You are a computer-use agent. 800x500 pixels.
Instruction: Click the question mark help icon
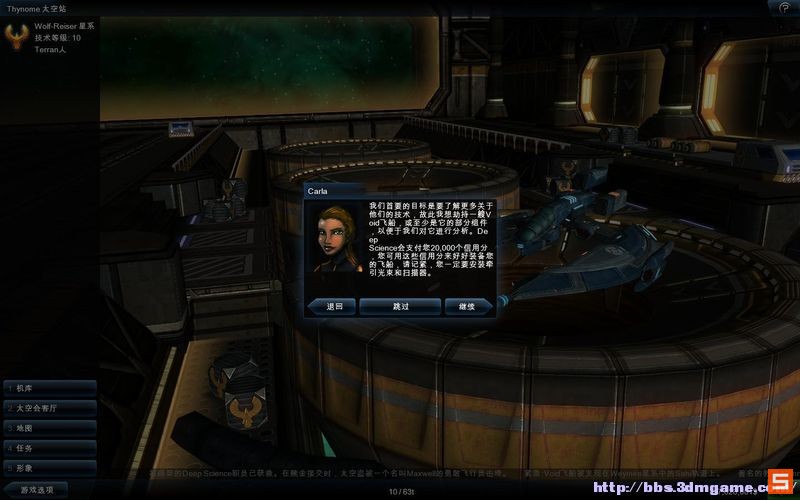(x=784, y=7)
